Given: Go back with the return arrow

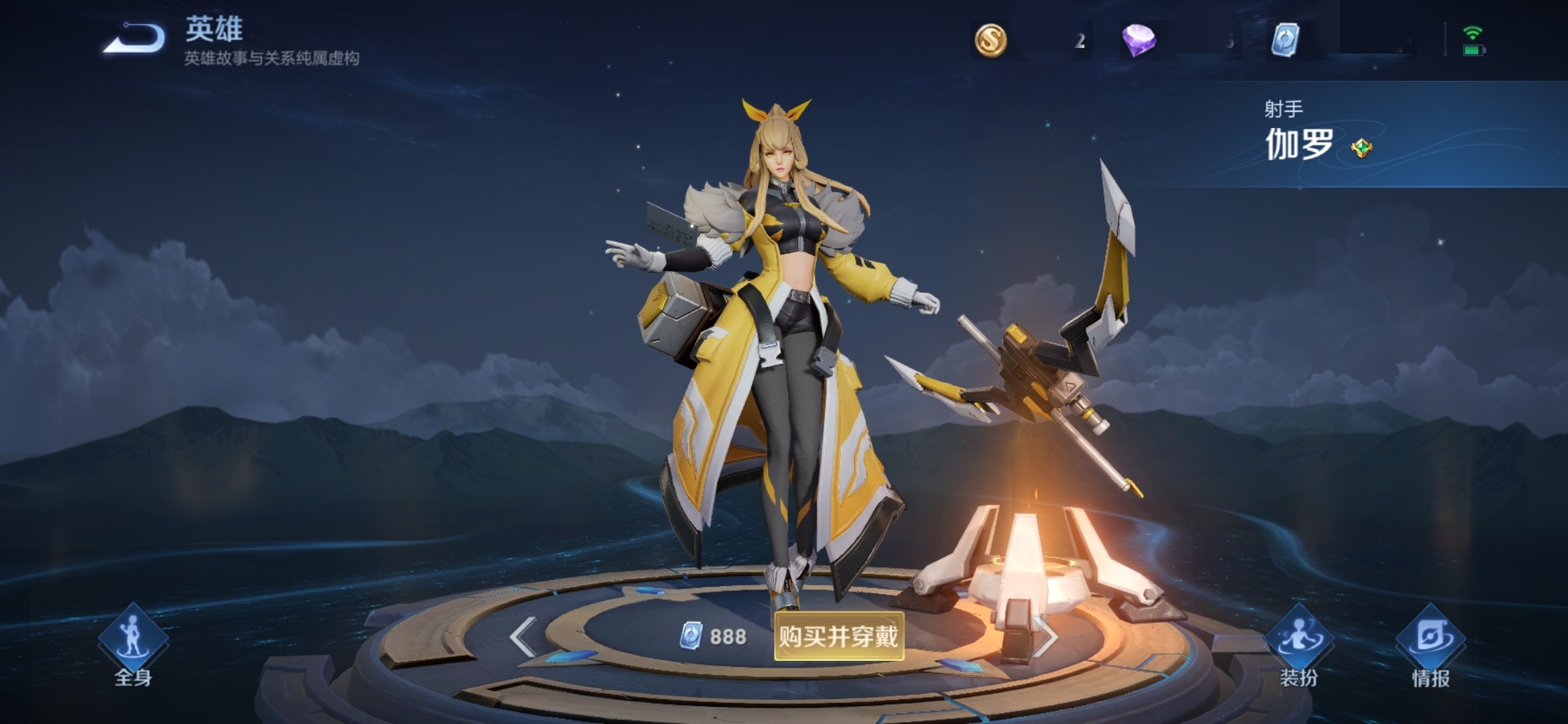Looking at the screenshot, I should pos(134,38).
